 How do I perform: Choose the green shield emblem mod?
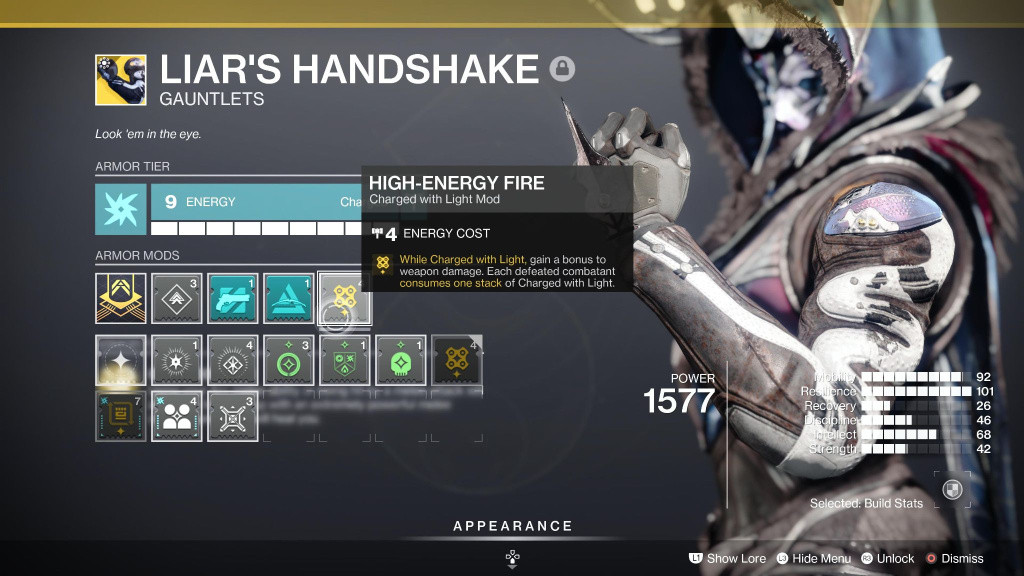point(345,360)
